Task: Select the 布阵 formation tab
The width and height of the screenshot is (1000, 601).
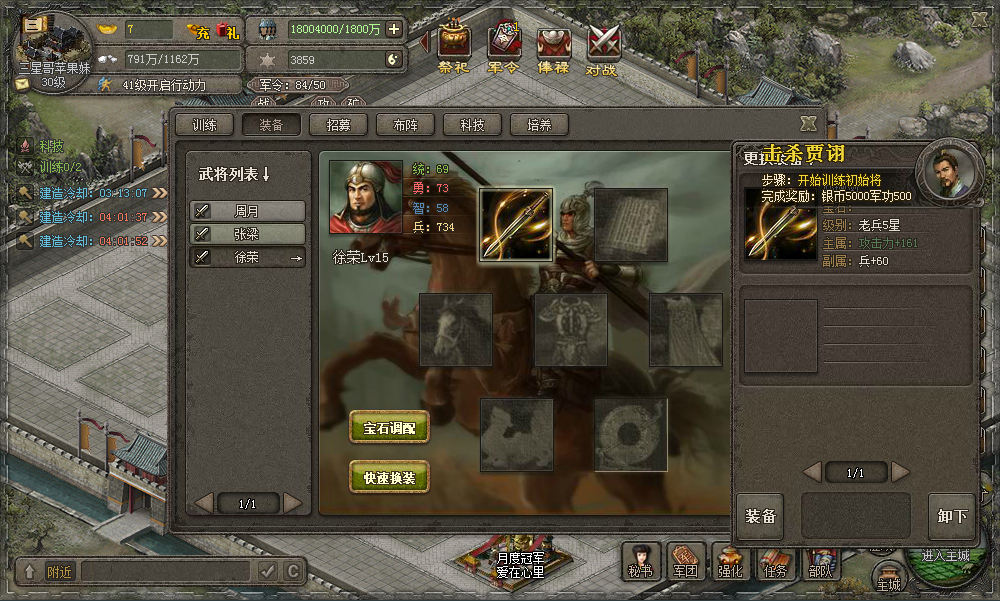Action: click(x=405, y=125)
